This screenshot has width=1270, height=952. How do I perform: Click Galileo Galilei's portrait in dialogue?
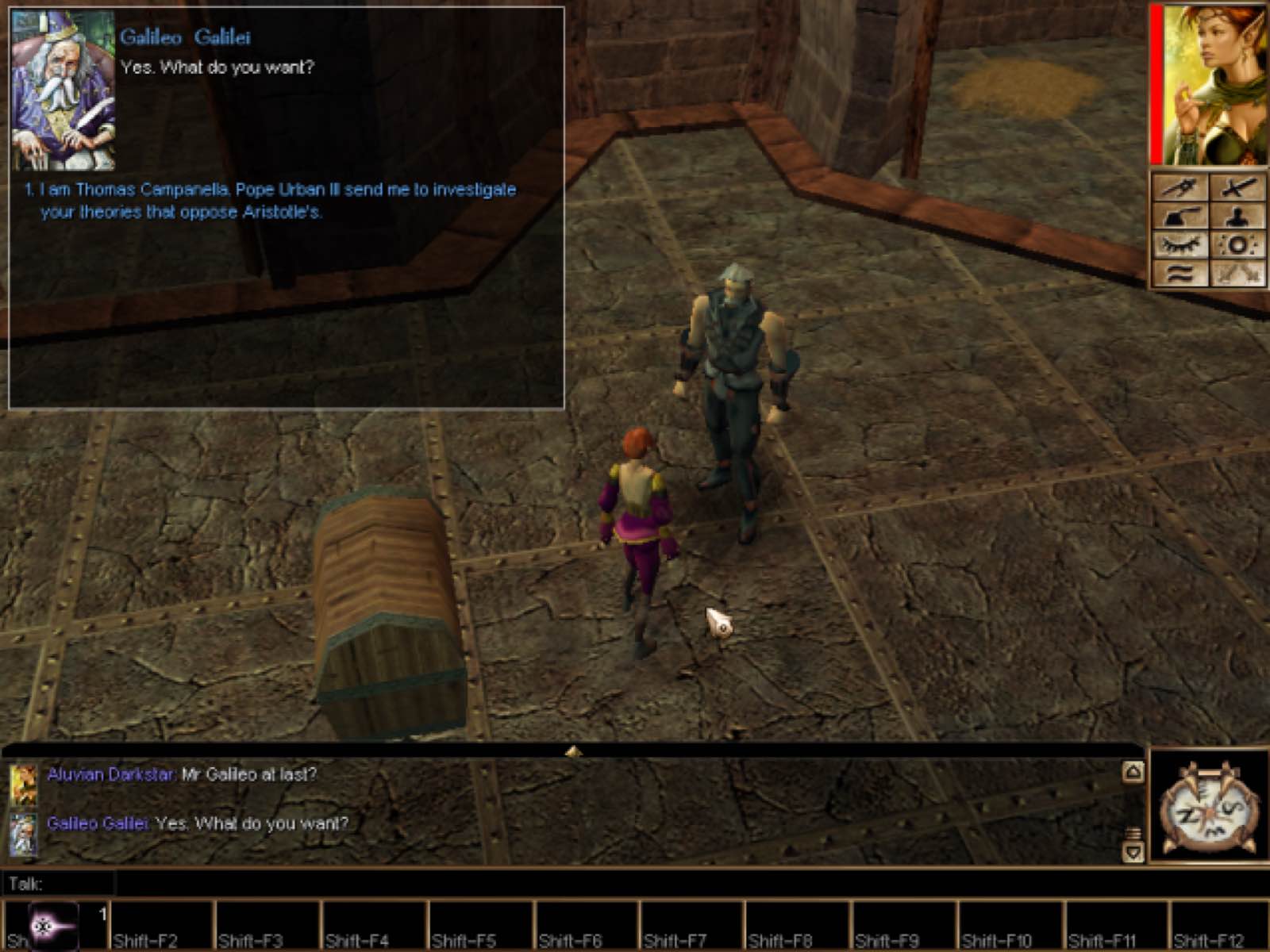pos(63,90)
